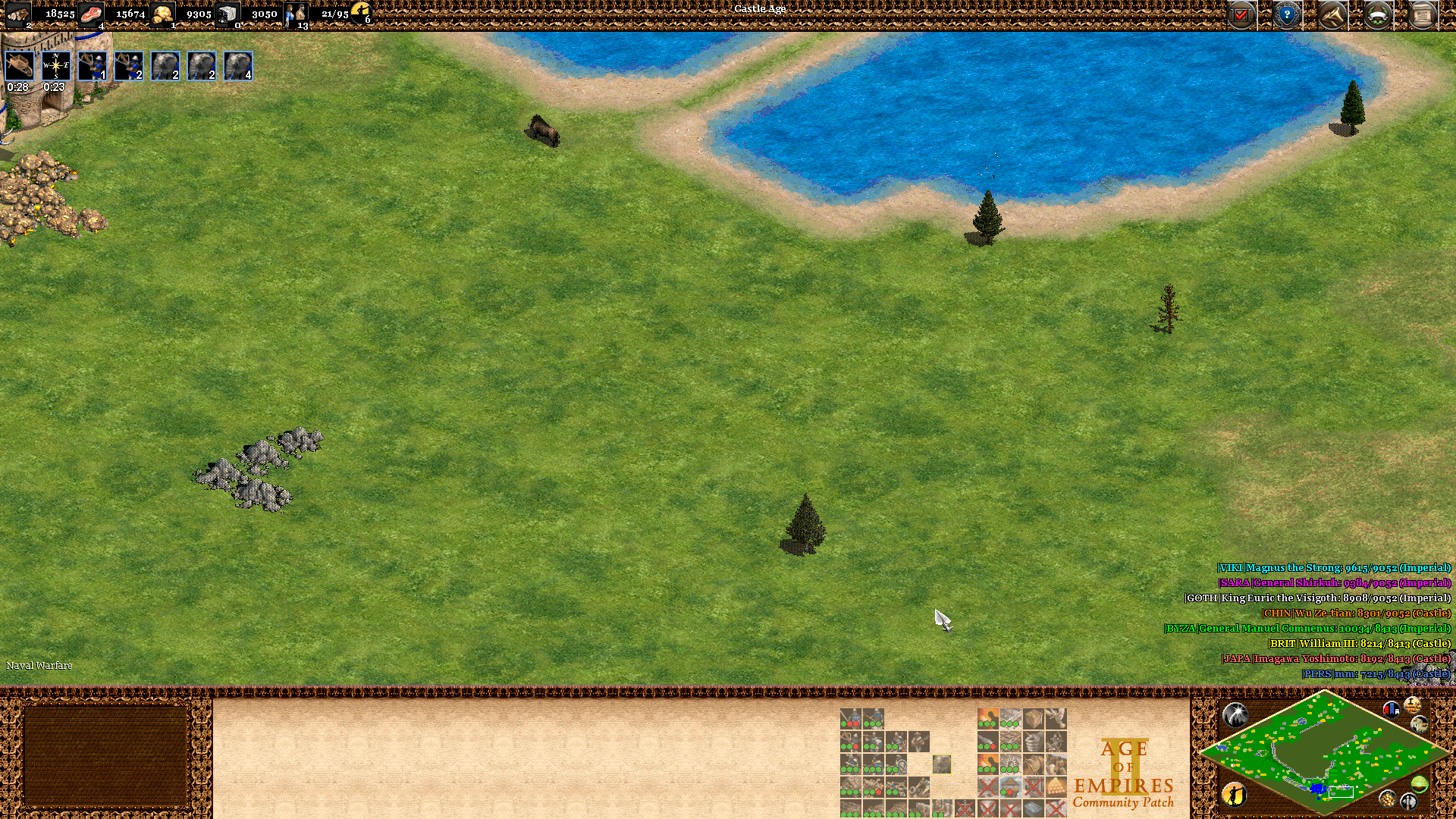Viewport: 1456px width, 819px height.
Task: Select the crossbowman queue icon numbered 2
Action: (129, 66)
